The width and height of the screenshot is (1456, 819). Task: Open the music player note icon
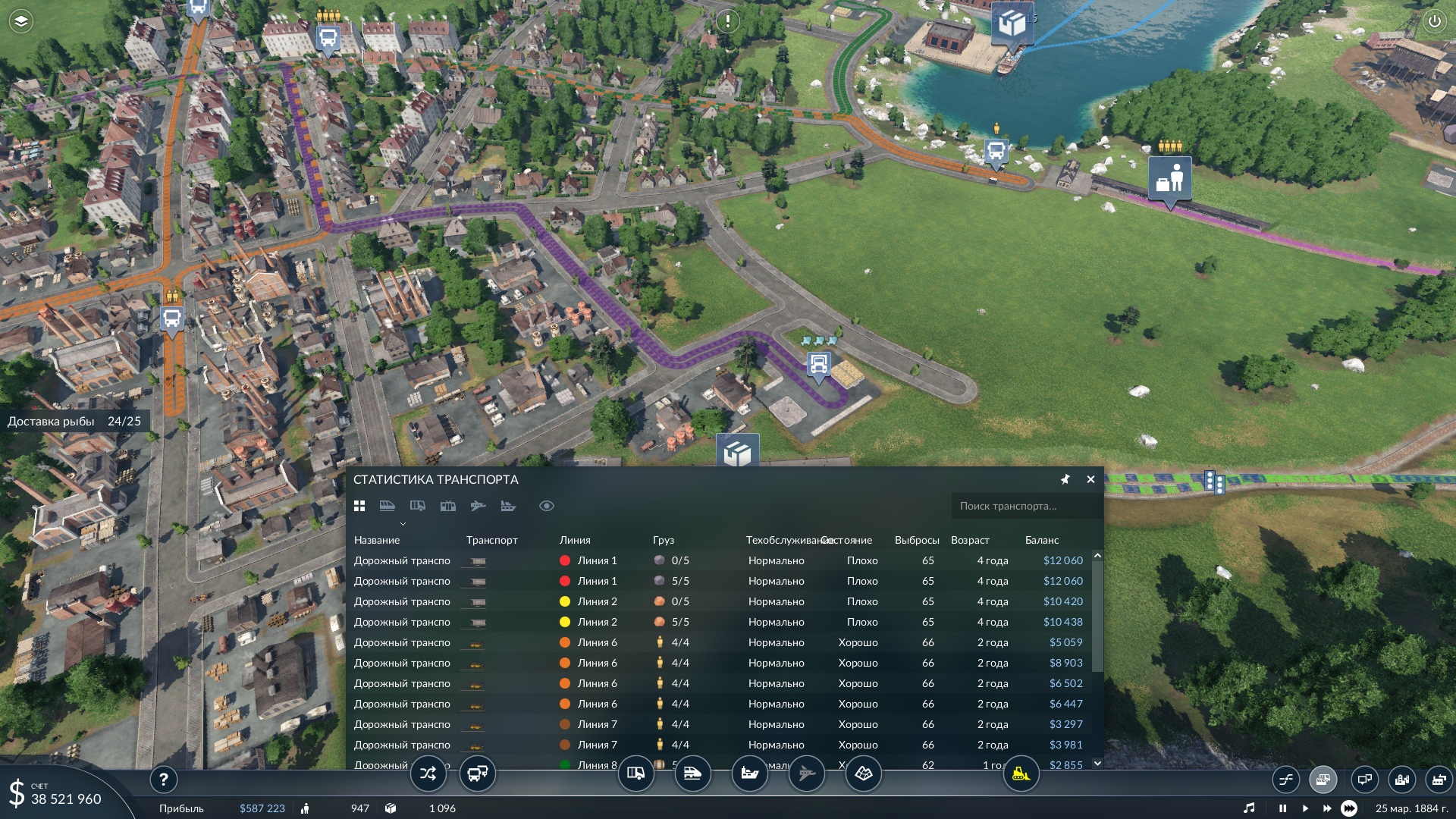(x=1249, y=808)
